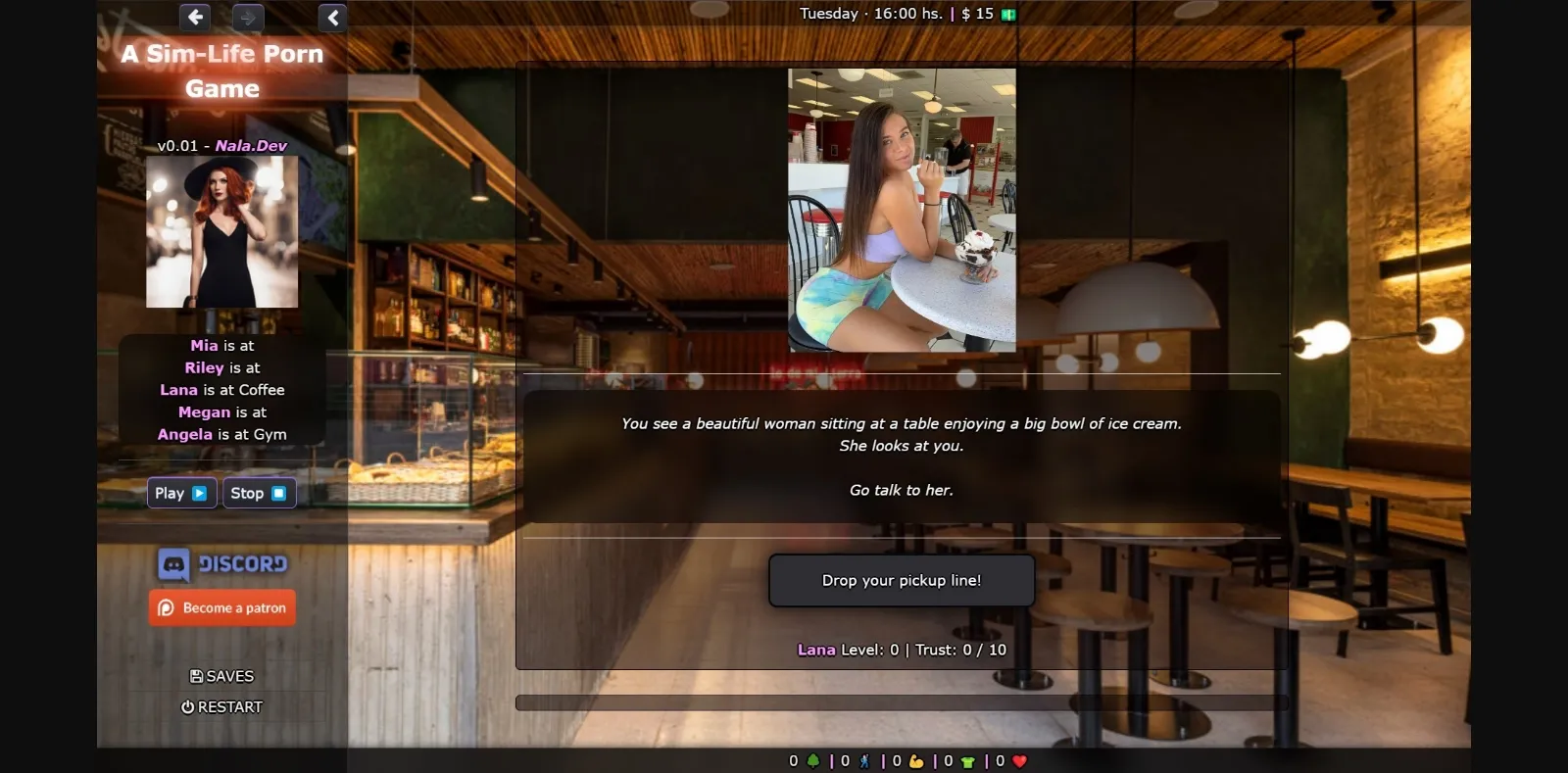
Task: Click the forward navigation arrow
Action: coord(248,18)
